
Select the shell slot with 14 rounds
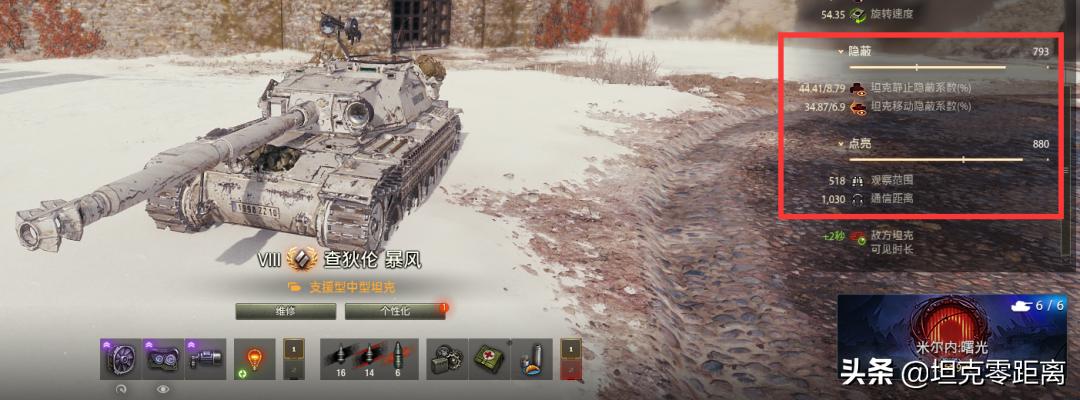[x=371, y=360]
